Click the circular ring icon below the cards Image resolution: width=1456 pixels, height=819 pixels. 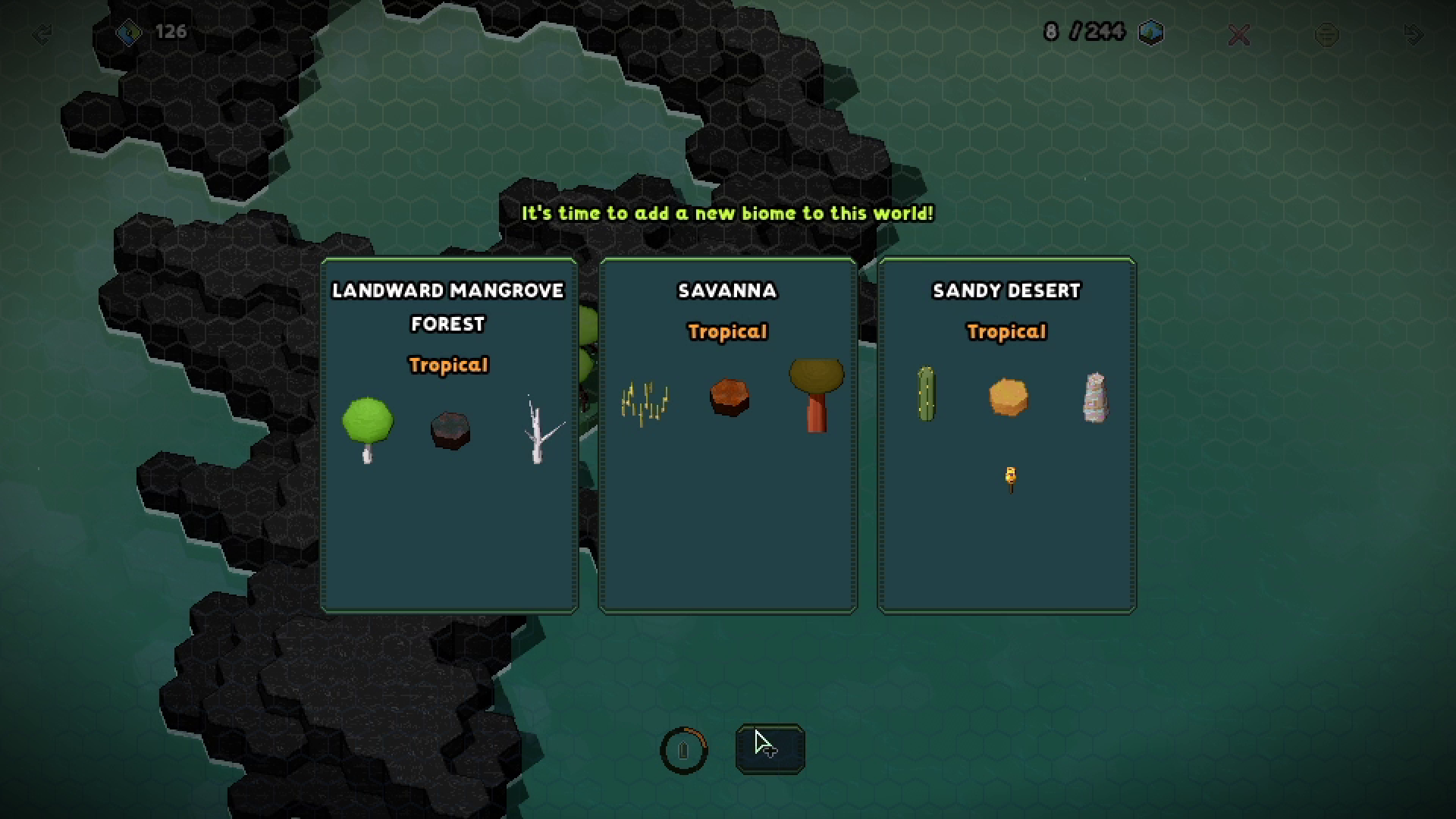[x=683, y=751]
